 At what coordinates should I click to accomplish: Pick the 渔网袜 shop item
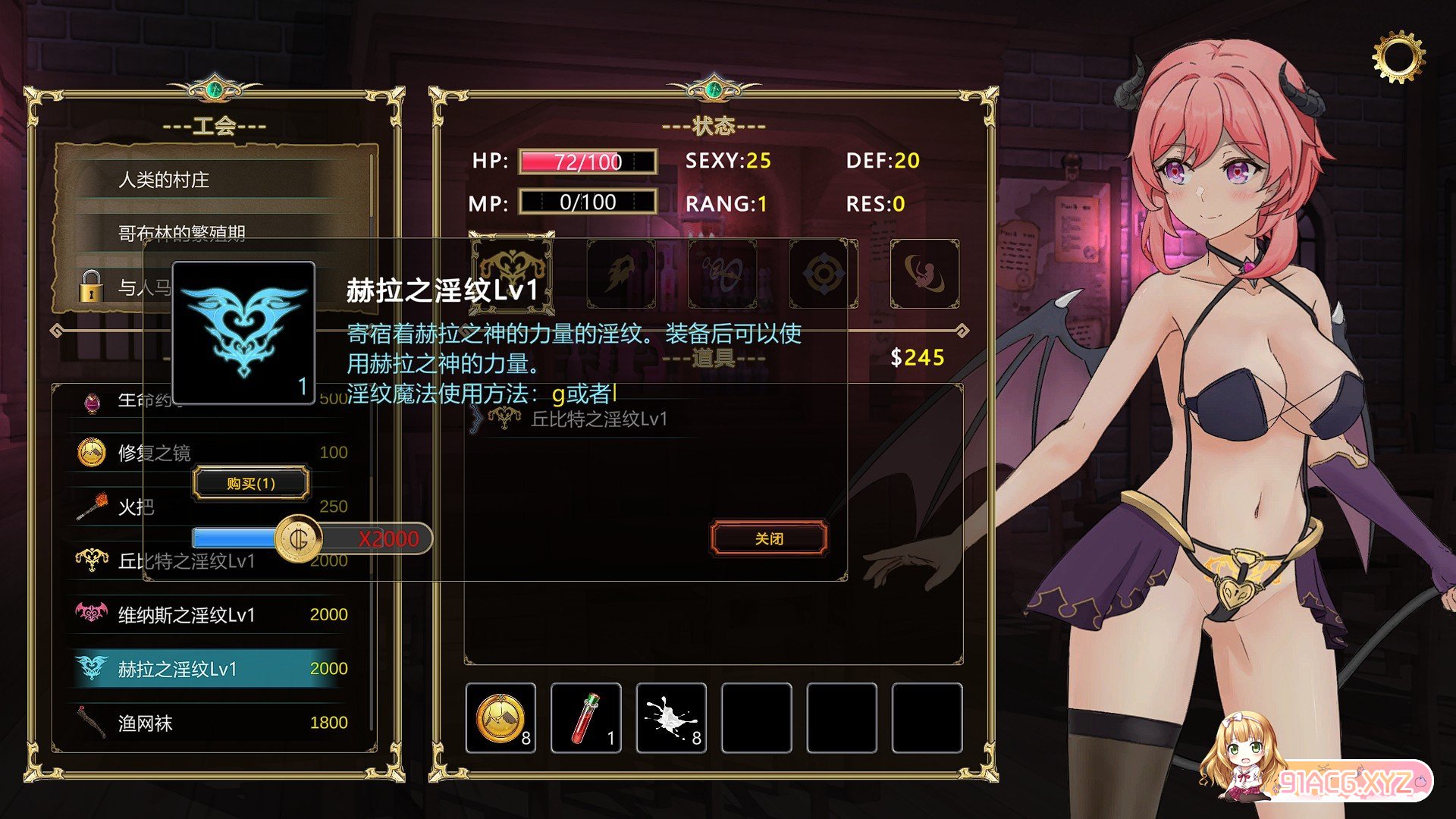click(146, 723)
